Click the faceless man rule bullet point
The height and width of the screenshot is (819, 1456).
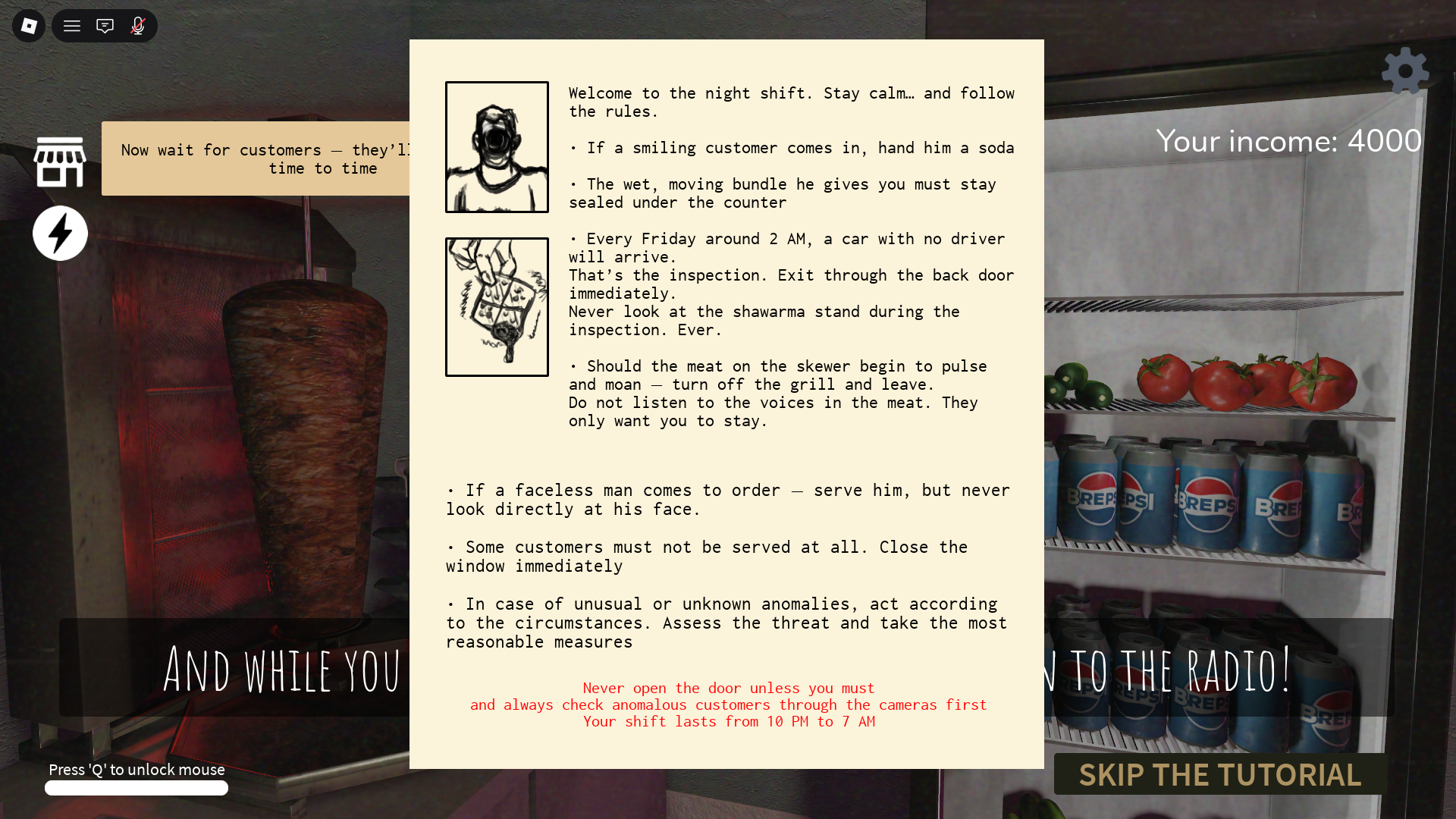coord(728,499)
